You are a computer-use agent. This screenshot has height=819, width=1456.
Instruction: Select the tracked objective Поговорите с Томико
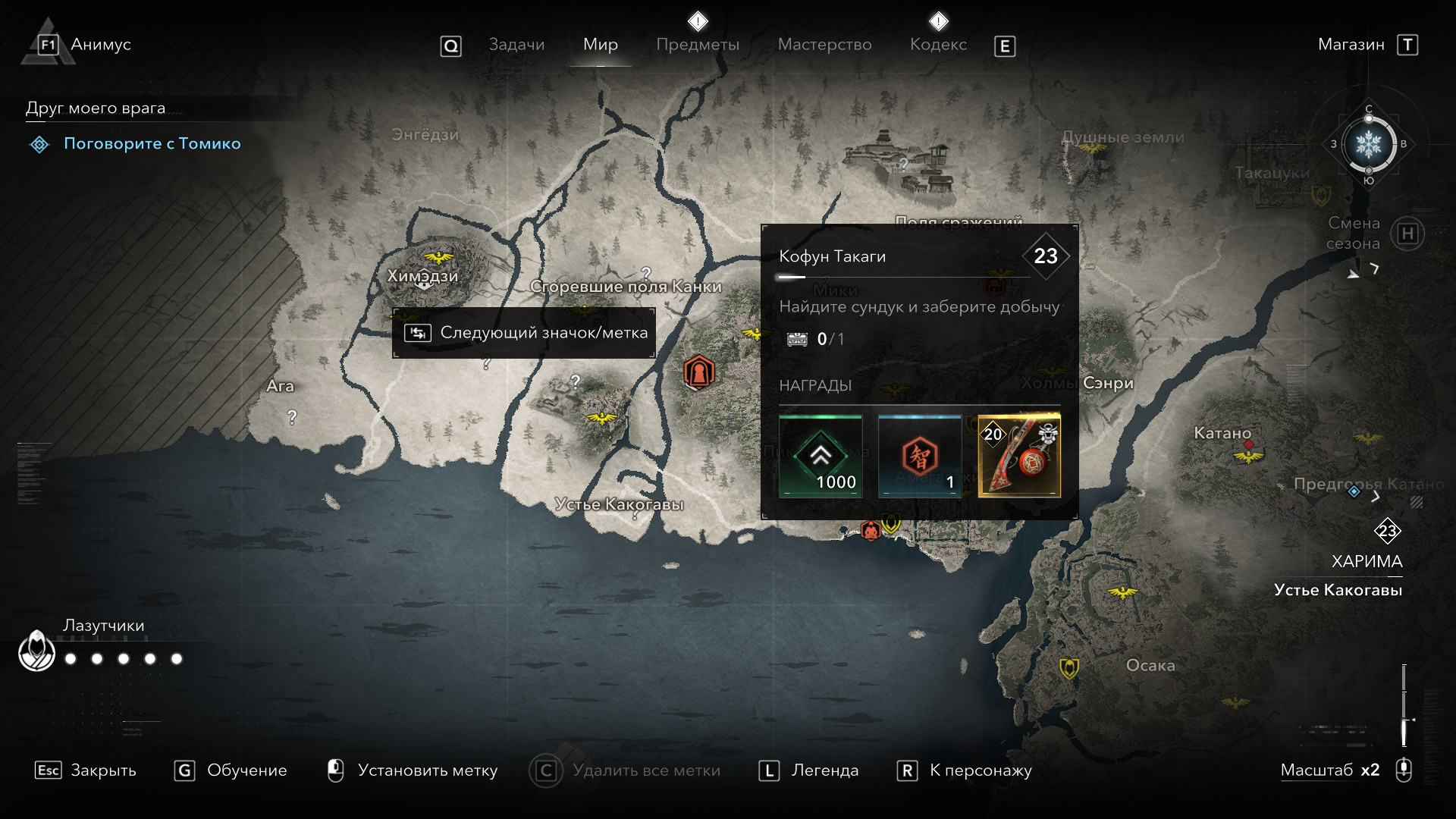152,143
